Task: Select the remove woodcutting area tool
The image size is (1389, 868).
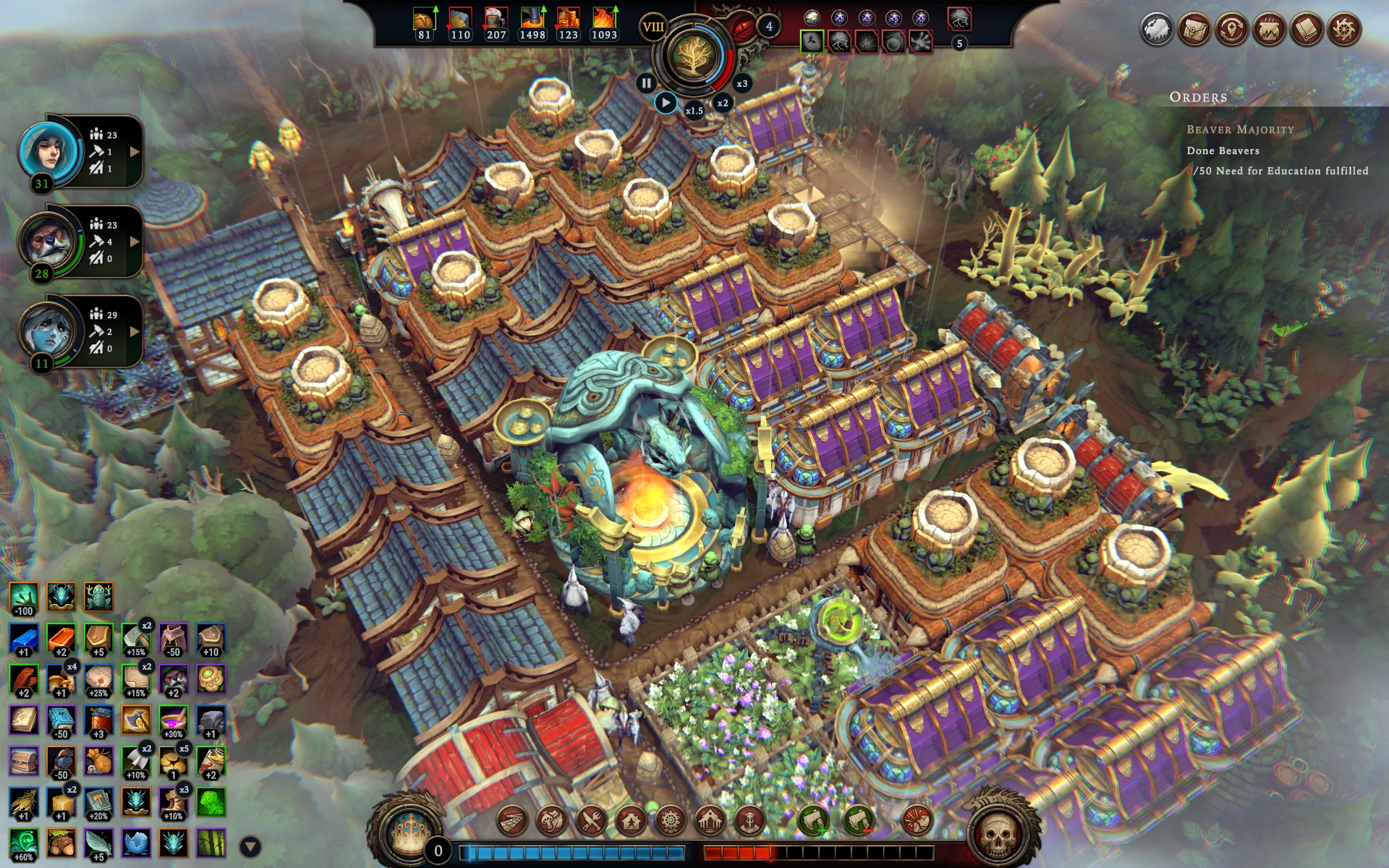Action: 859,821
